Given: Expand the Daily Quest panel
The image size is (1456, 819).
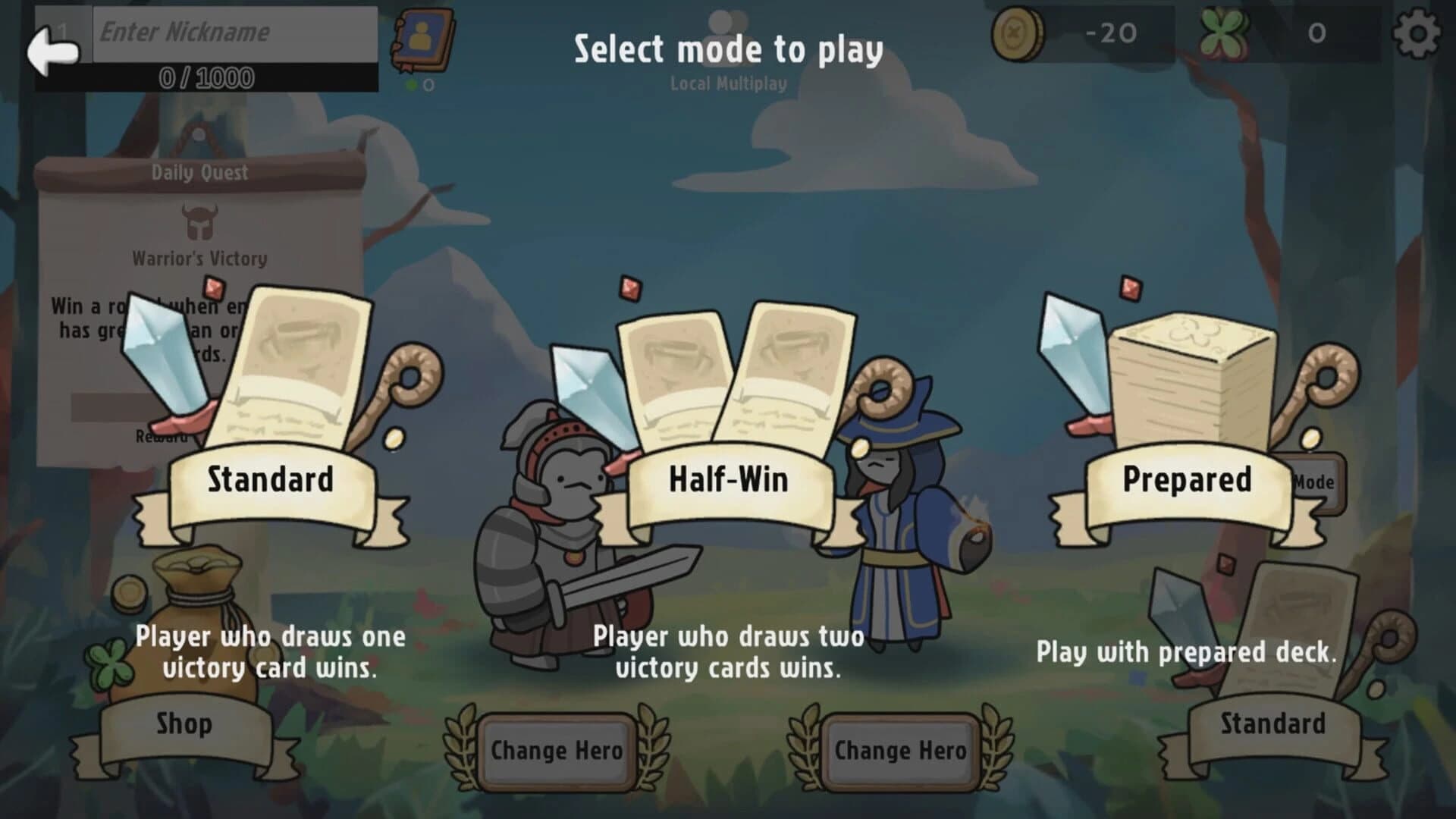Looking at the screenshot, I should pyautogui.click(x=199, y=171).
